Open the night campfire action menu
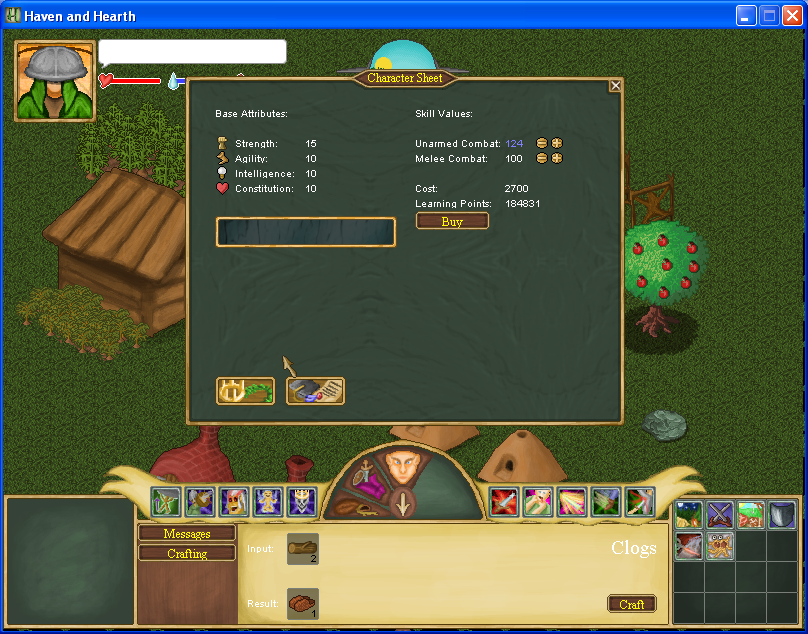This screenshot has width=808, height=634. point(689,515)
